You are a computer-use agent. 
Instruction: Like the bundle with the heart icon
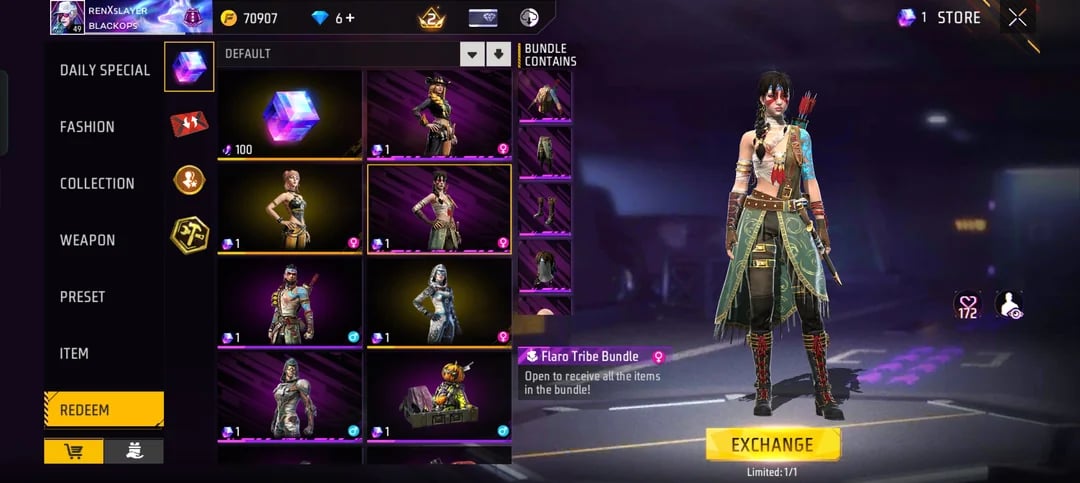(969, 305)
